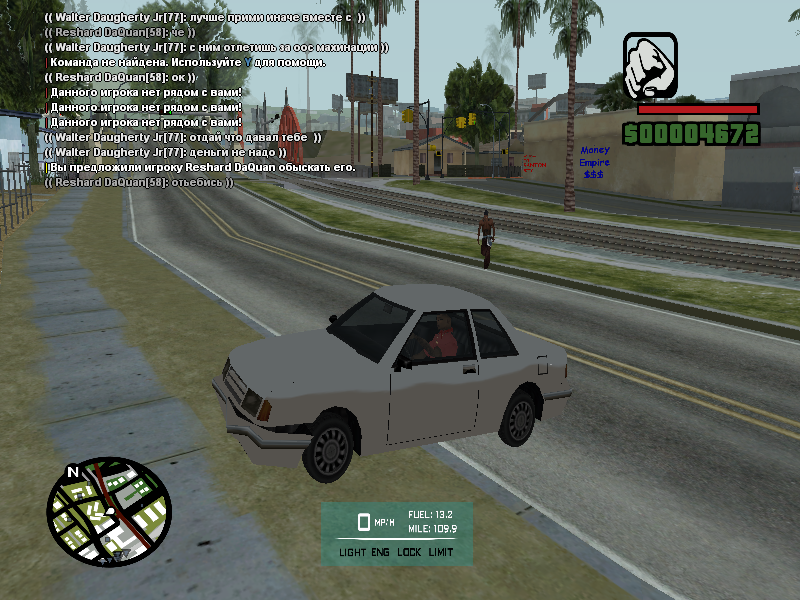Select the last chat line from Reshard DaQuan

[139, 182]
